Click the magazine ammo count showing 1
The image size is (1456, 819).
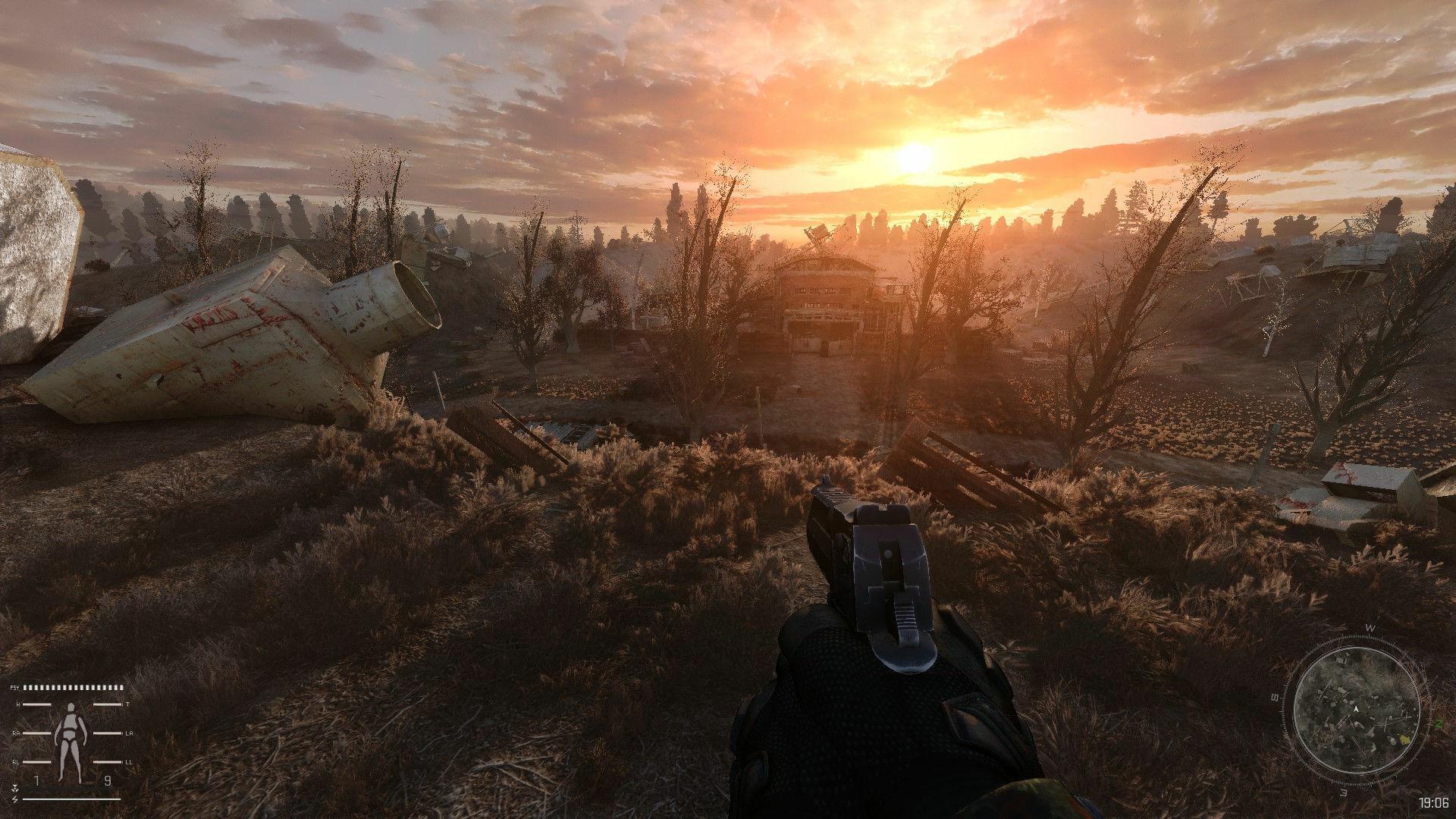36,780
